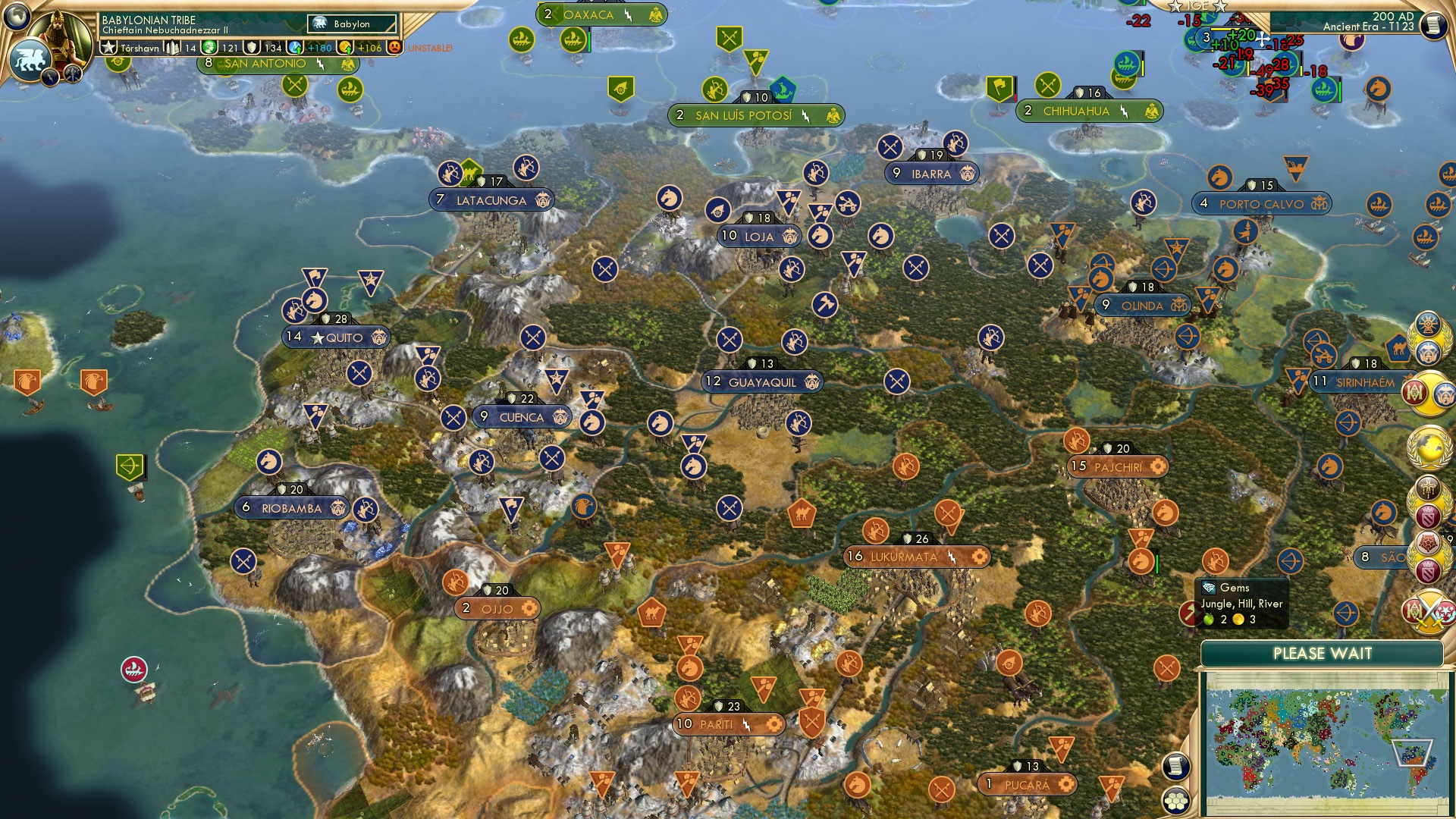The height and width of the screenshot is (819, 1456).
Task: Click the unhappy face next to UNSTABLE!
Action: [x=395, y=48]
